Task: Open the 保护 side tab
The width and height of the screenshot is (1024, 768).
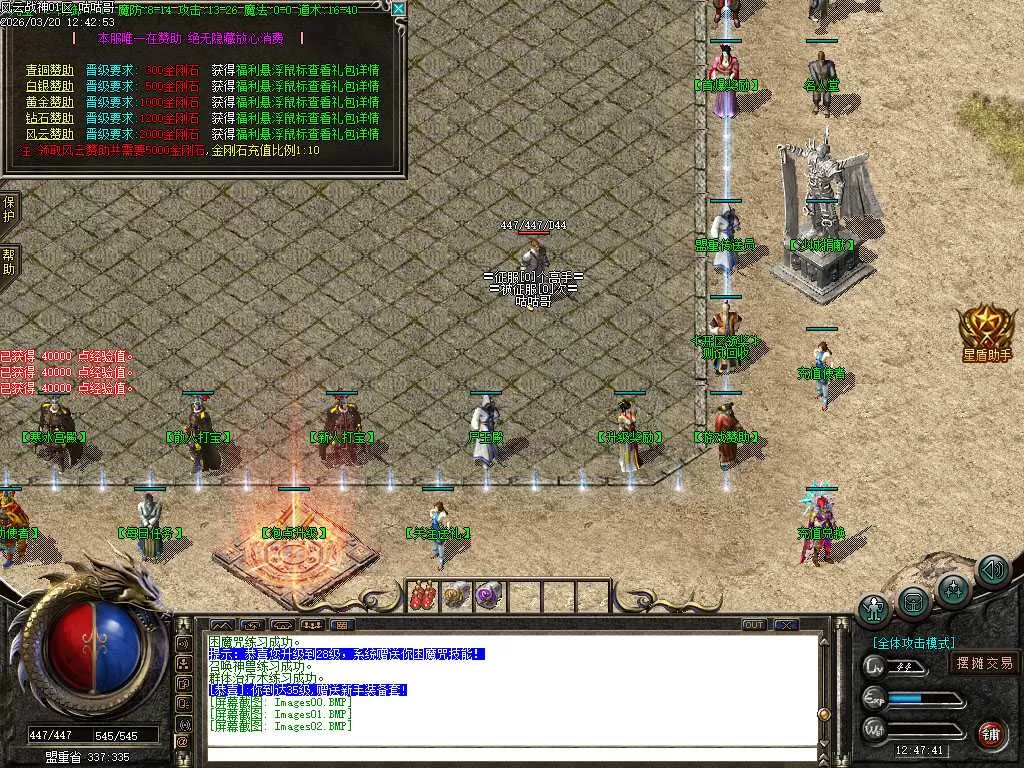Action: tap(9, 210)
